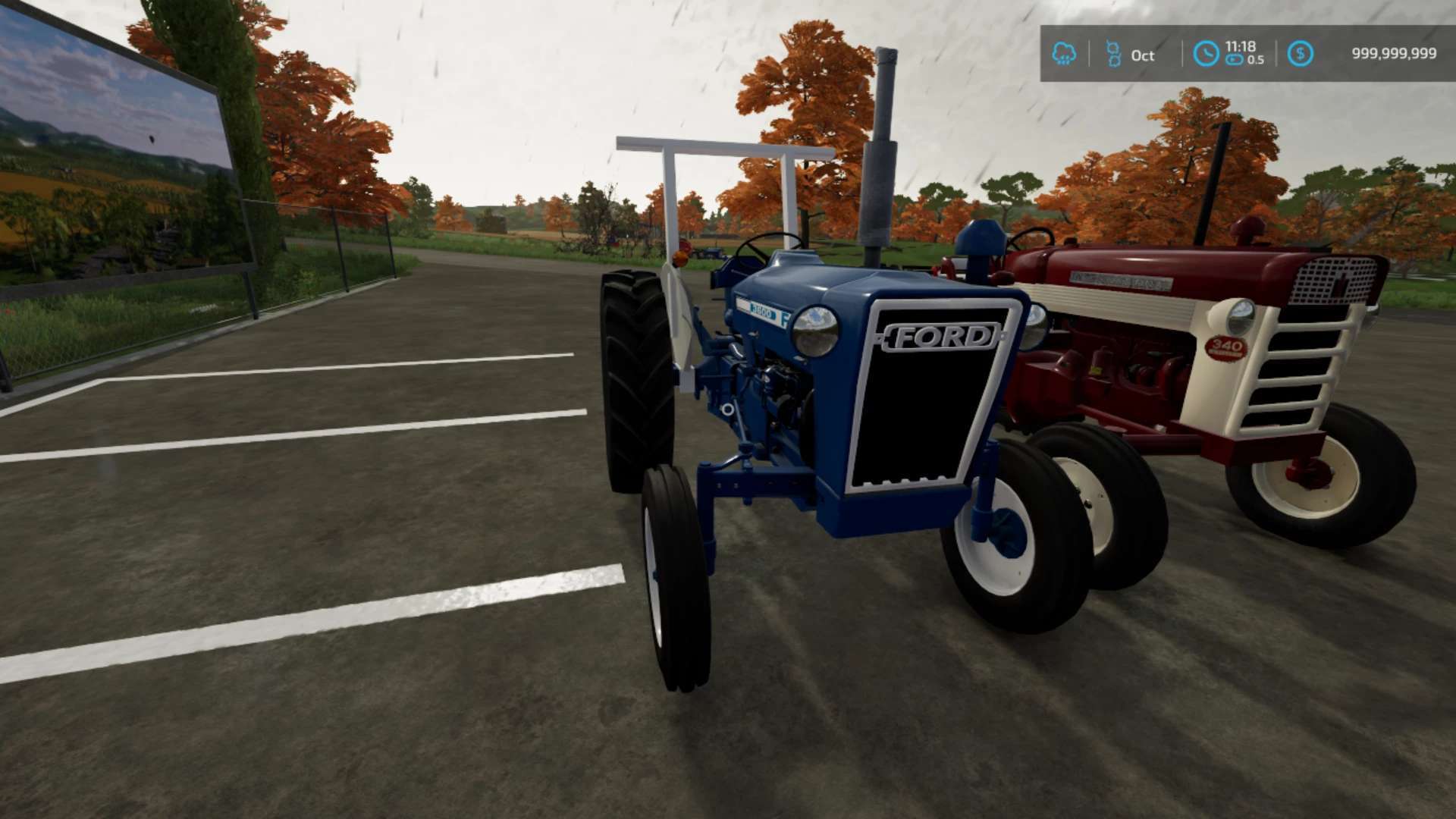Toggle the clock between day and night view
Viewport: 1456px width, 819px height.
click(1206, 52)
